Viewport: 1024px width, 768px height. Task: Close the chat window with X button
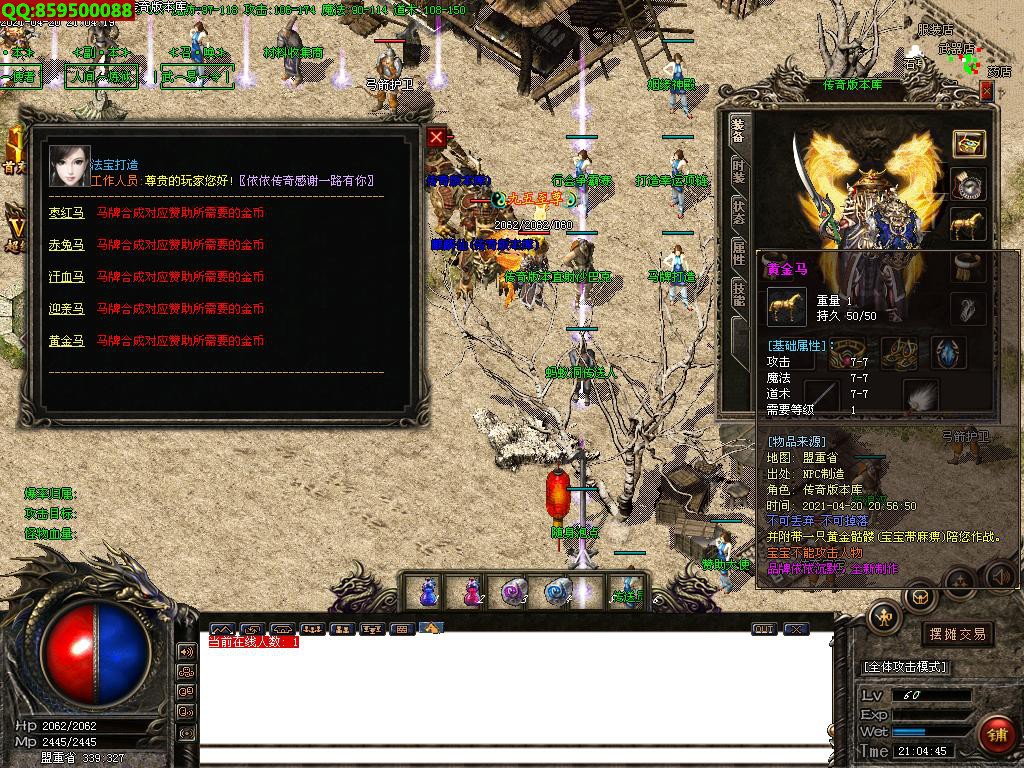tap(796, 629)
